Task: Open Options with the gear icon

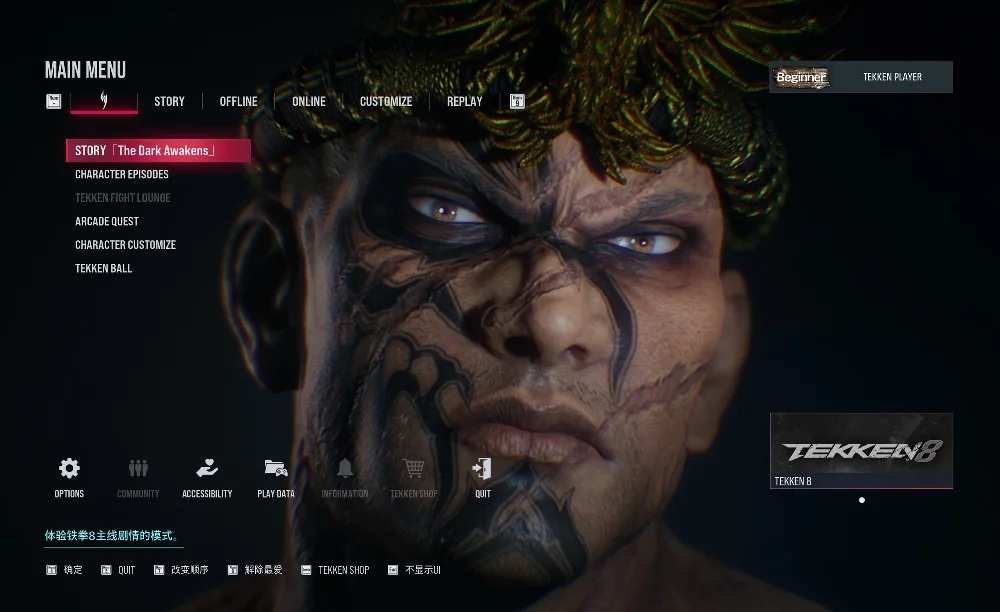Action: [x=69, y=476]
